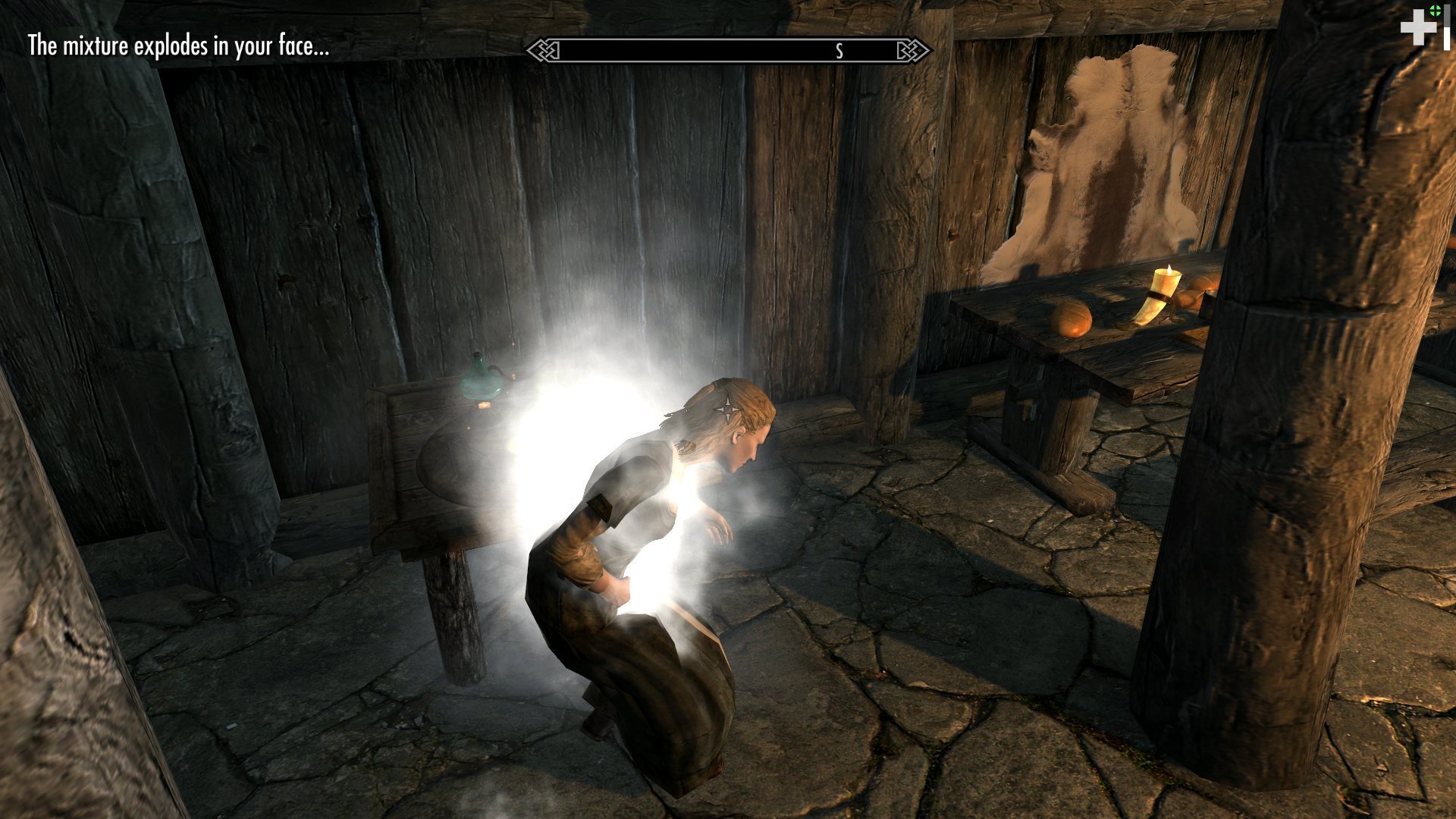Toggle the green activity indicator at top right

click(1435, 10)
